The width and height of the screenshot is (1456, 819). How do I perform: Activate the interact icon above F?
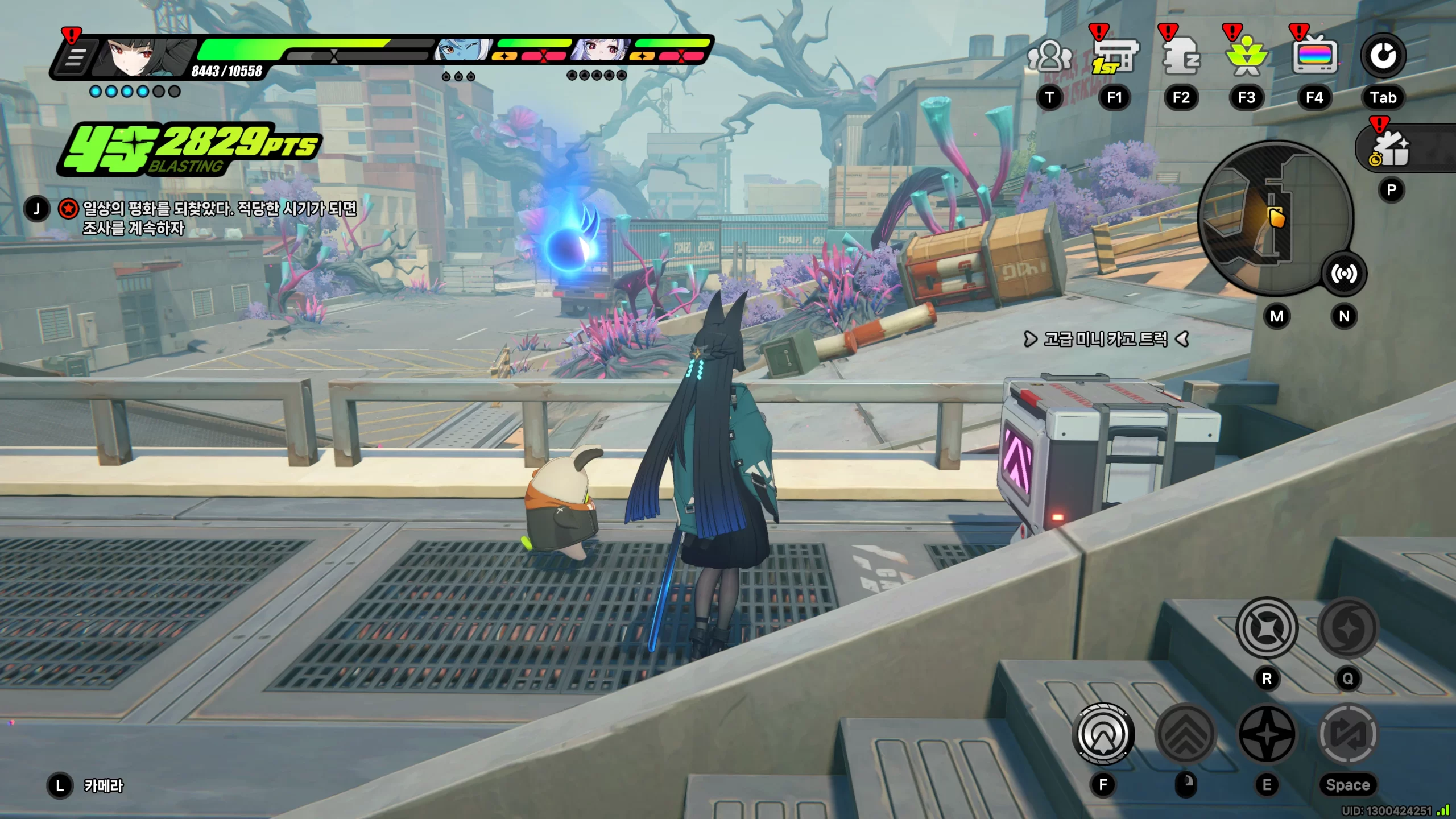point(1103,734)
